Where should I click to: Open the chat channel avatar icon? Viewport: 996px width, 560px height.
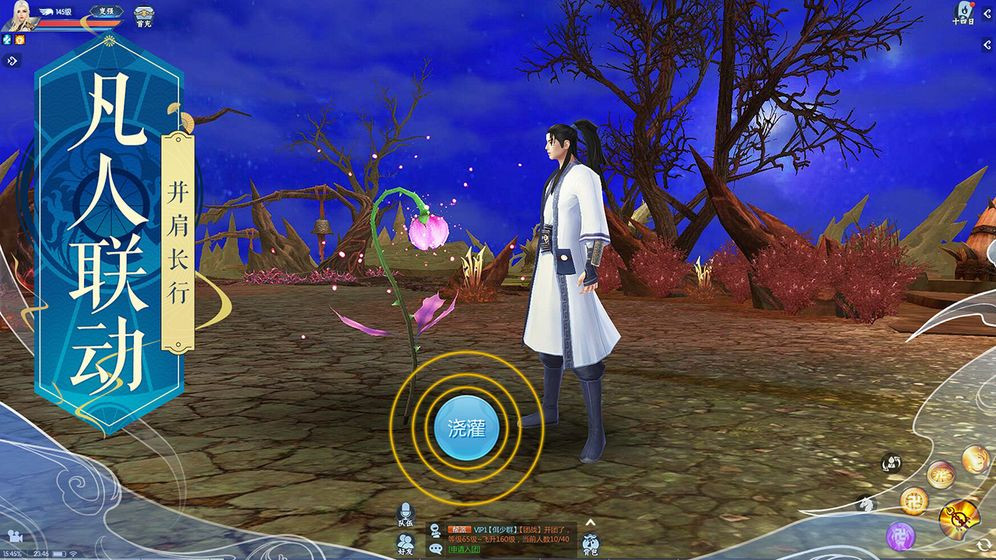(436, 531)
